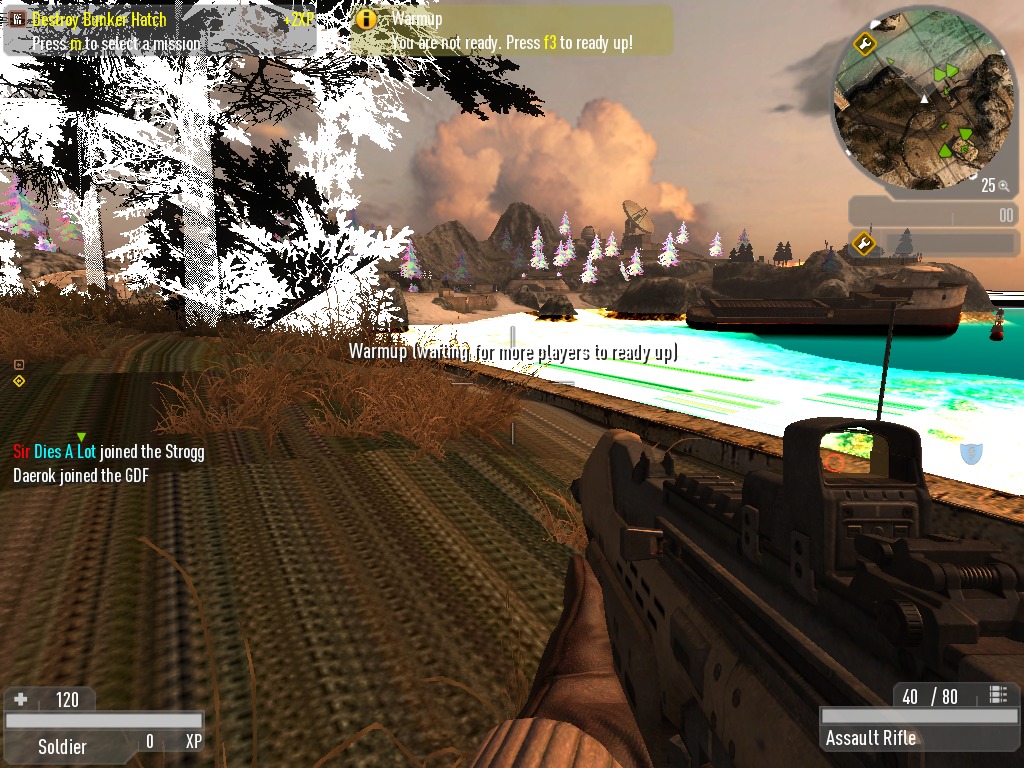
Task: Click the wrench objective icon below the minimap
Action: click(865, 243)
